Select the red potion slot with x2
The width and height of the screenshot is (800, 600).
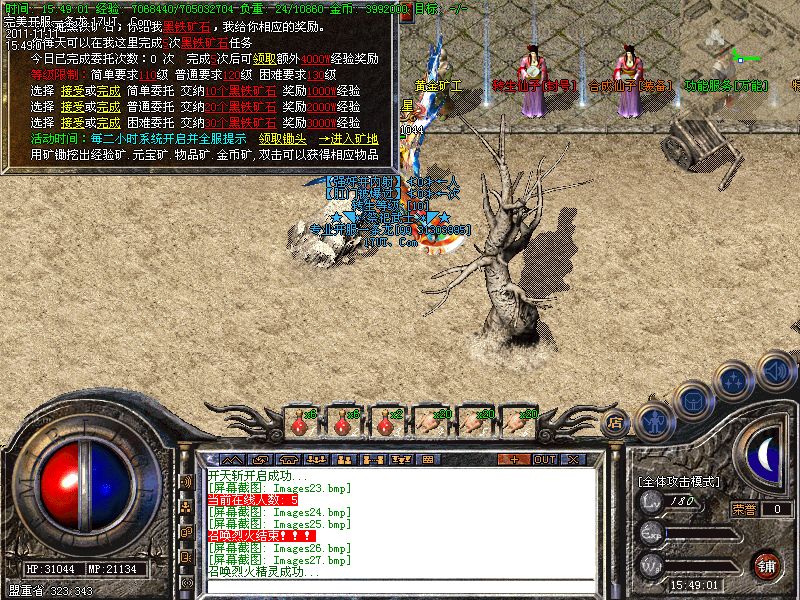pos(385,423)
